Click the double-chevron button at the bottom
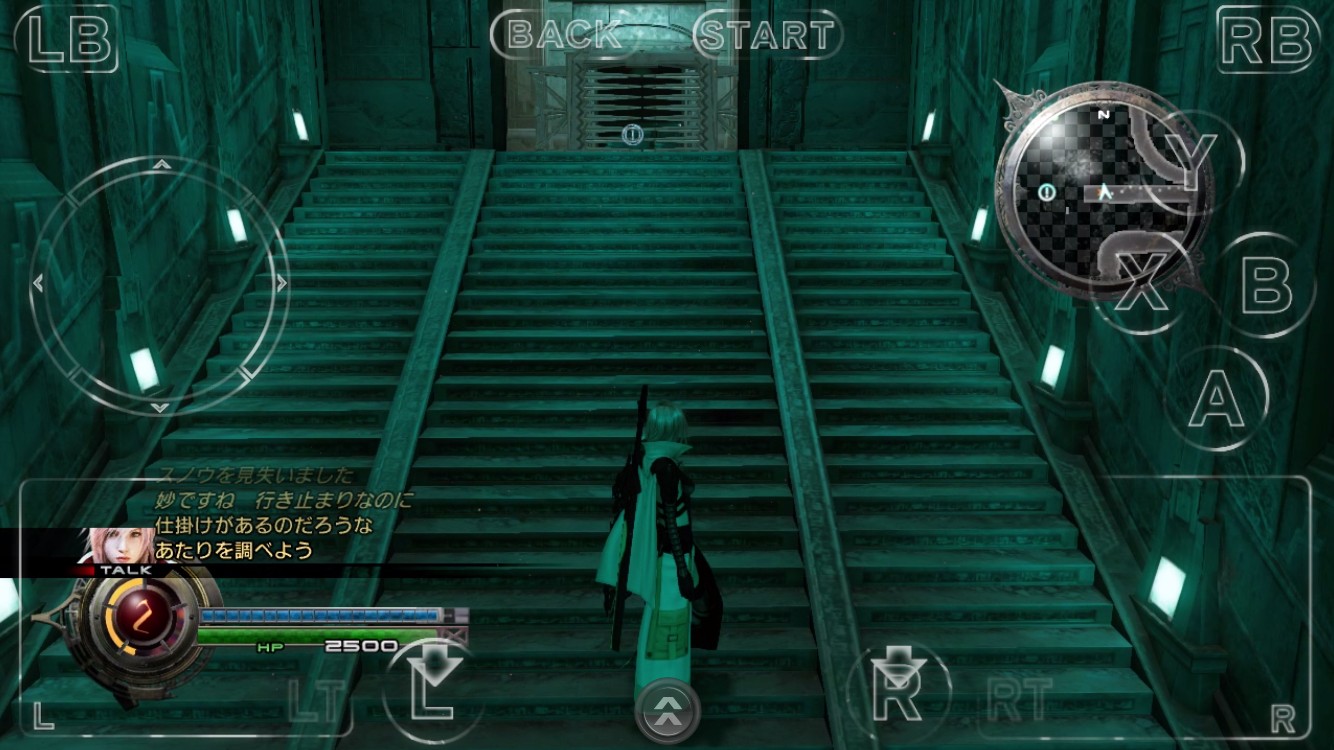The height and width of the screenshot is (750, 1334). tap(668, 711)
